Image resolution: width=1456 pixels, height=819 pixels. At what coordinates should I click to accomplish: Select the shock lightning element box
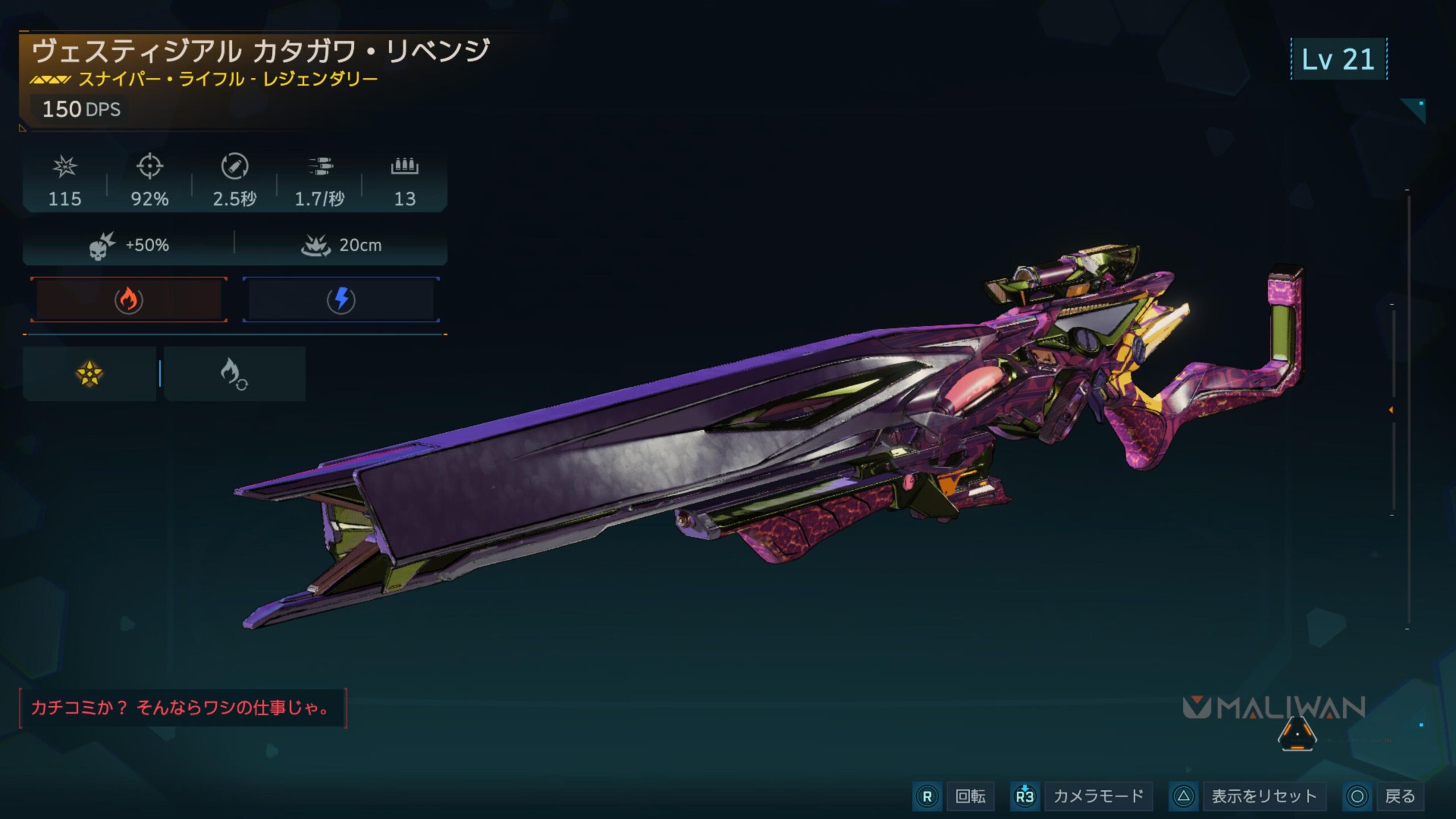click(341, 300)
